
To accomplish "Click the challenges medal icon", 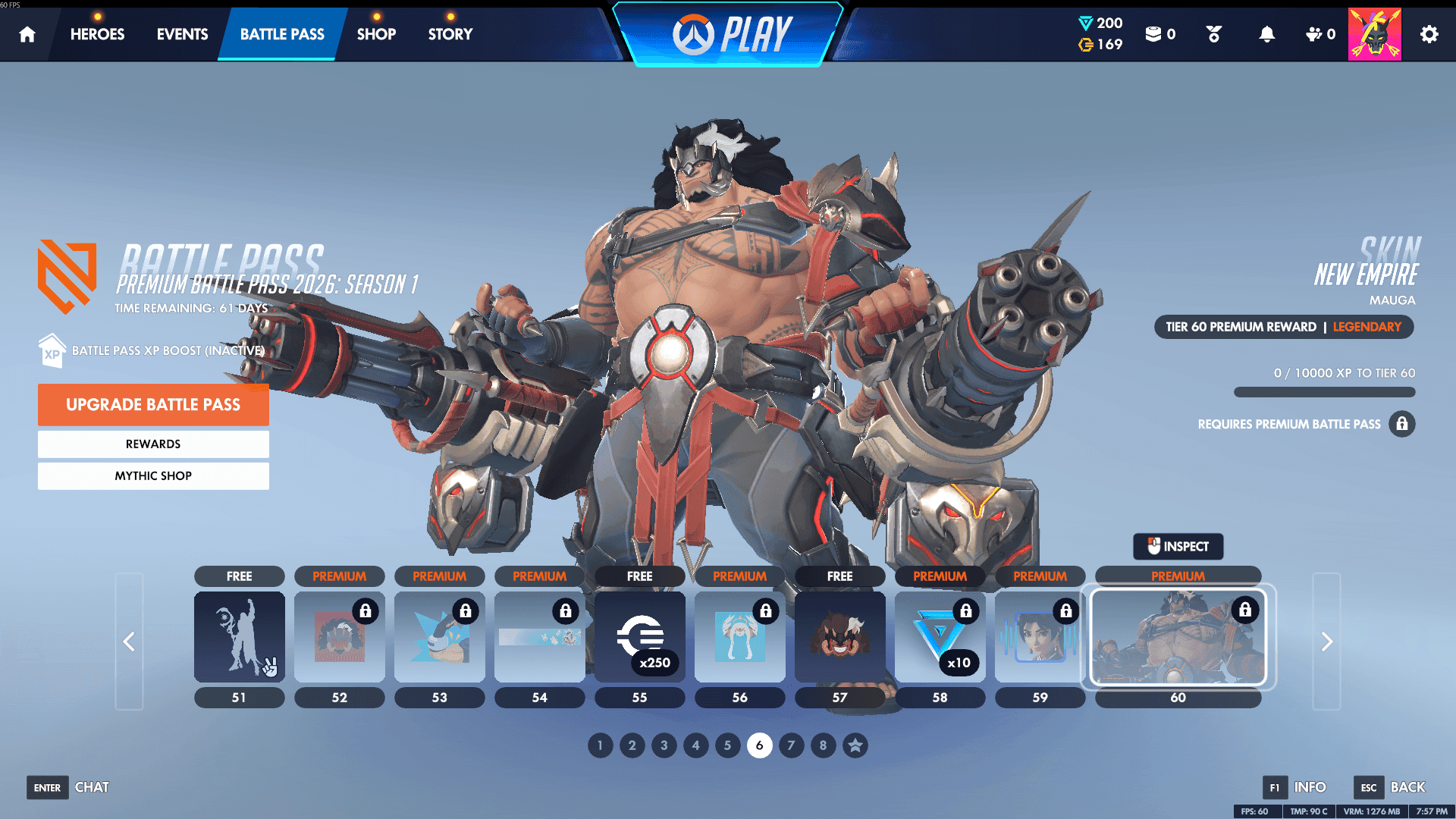I will tap(1212, 34).
